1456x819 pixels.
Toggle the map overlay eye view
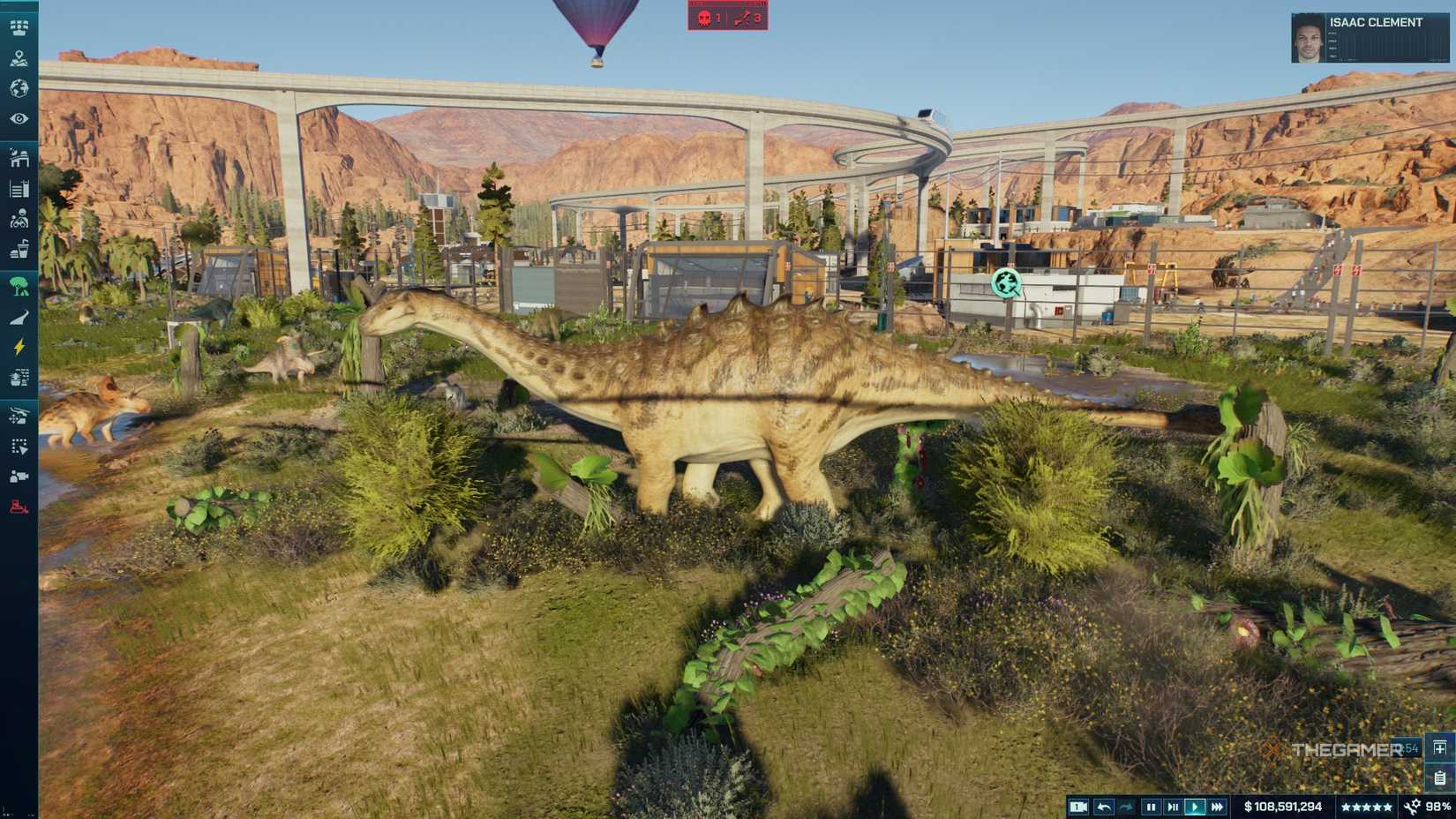click(18, 119)
